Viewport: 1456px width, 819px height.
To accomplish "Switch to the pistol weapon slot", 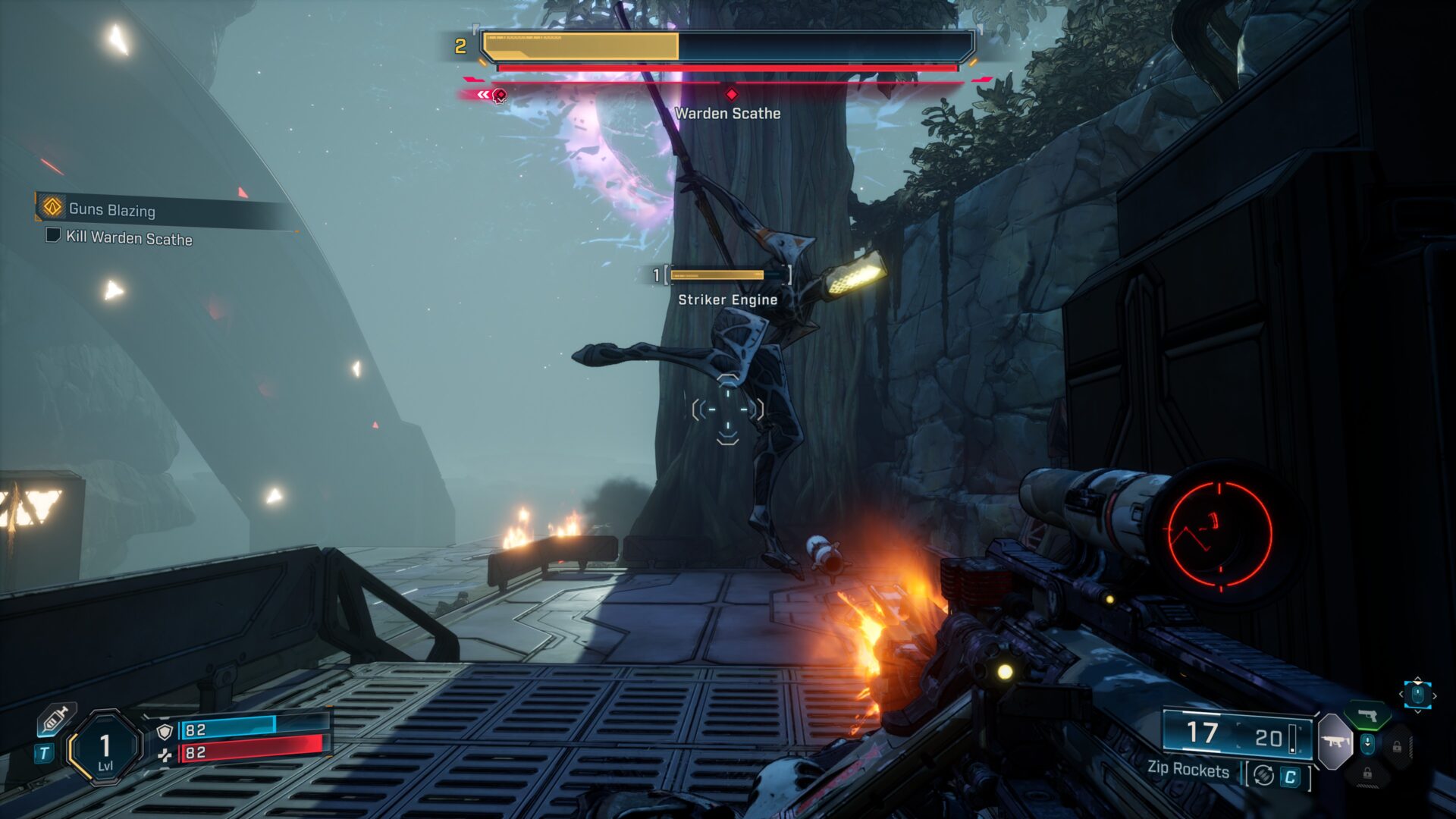I will pyautogui.click(x=1367, y=715).
